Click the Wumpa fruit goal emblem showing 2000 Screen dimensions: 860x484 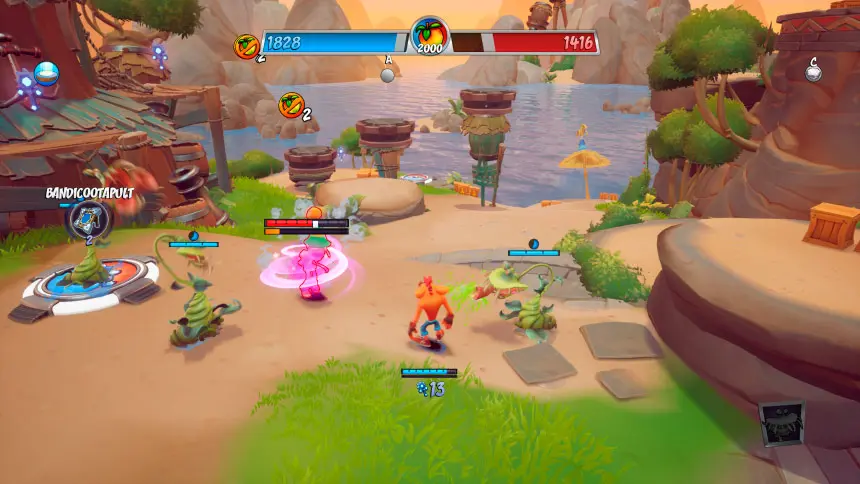tap(430, 39)
